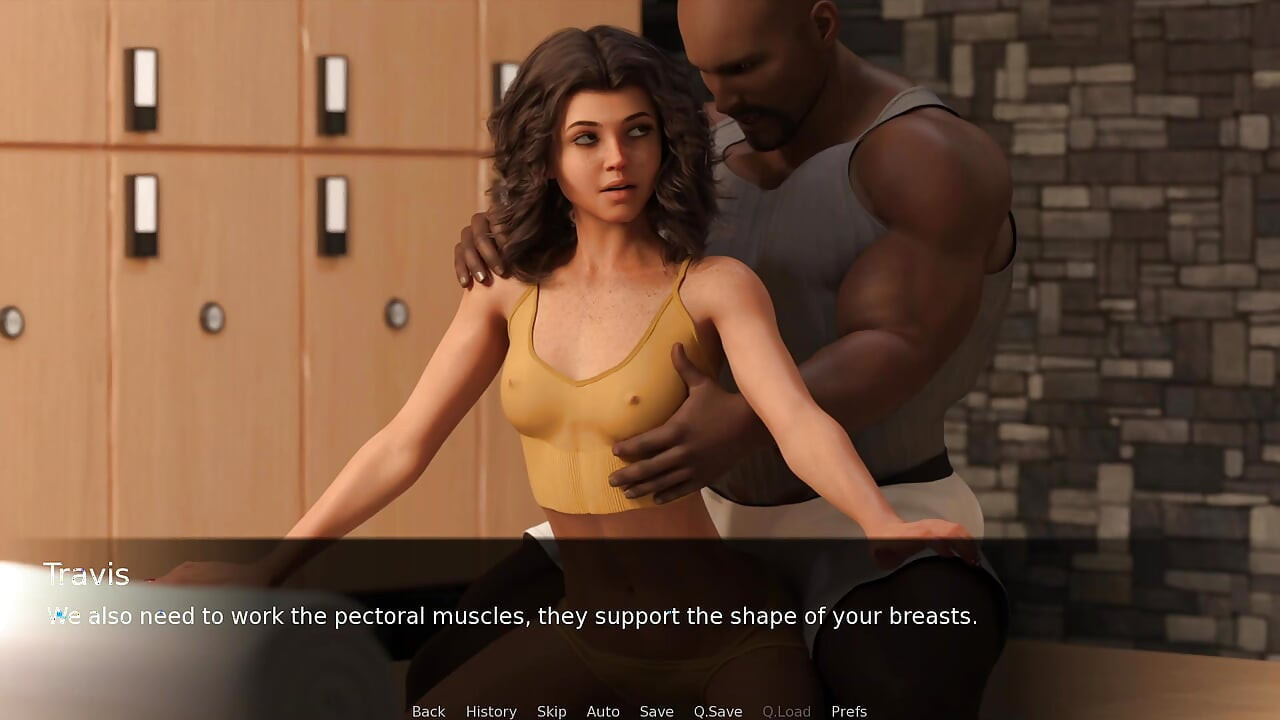1280x720 pixels.
Task: Review past conversation via History
Action: point(491,711)
